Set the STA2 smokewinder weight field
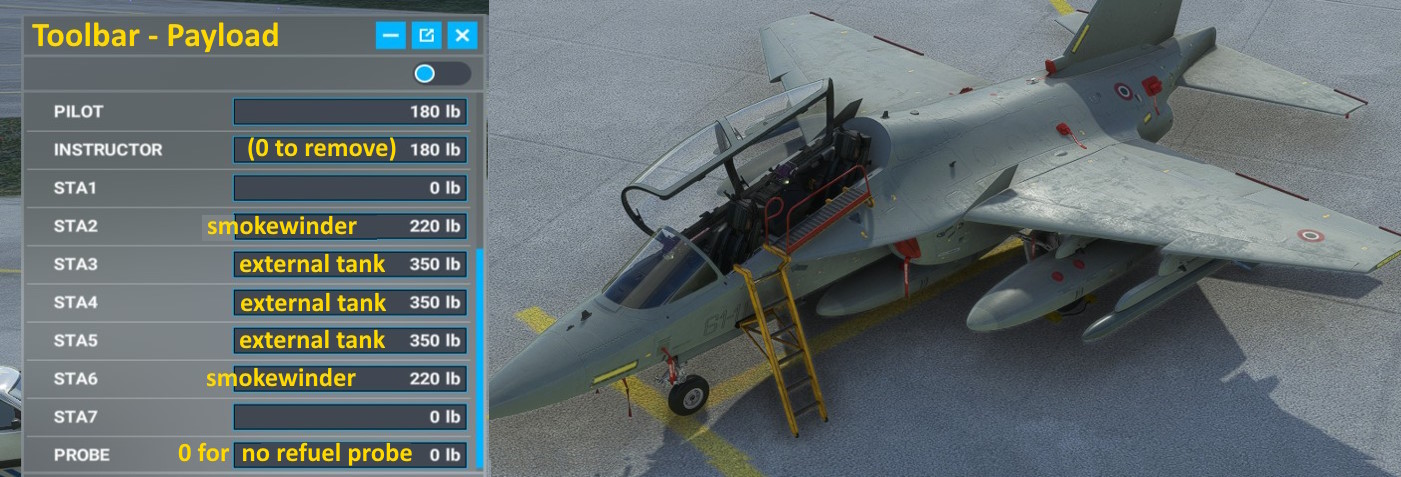 pos(350,226)
